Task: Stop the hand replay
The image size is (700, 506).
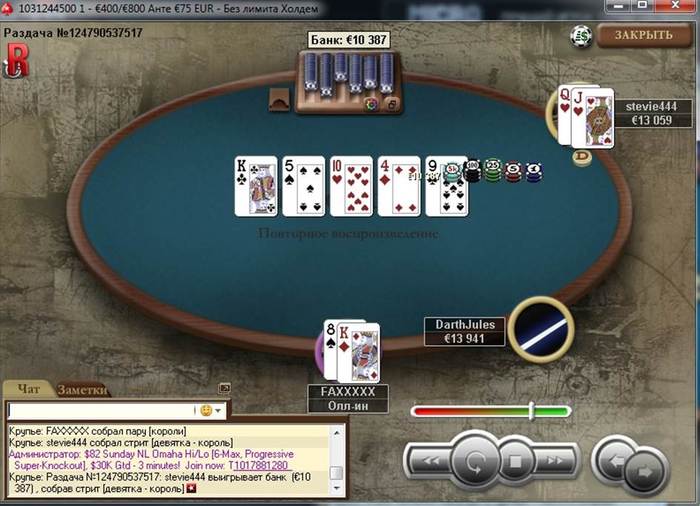Action: (517, 462)
